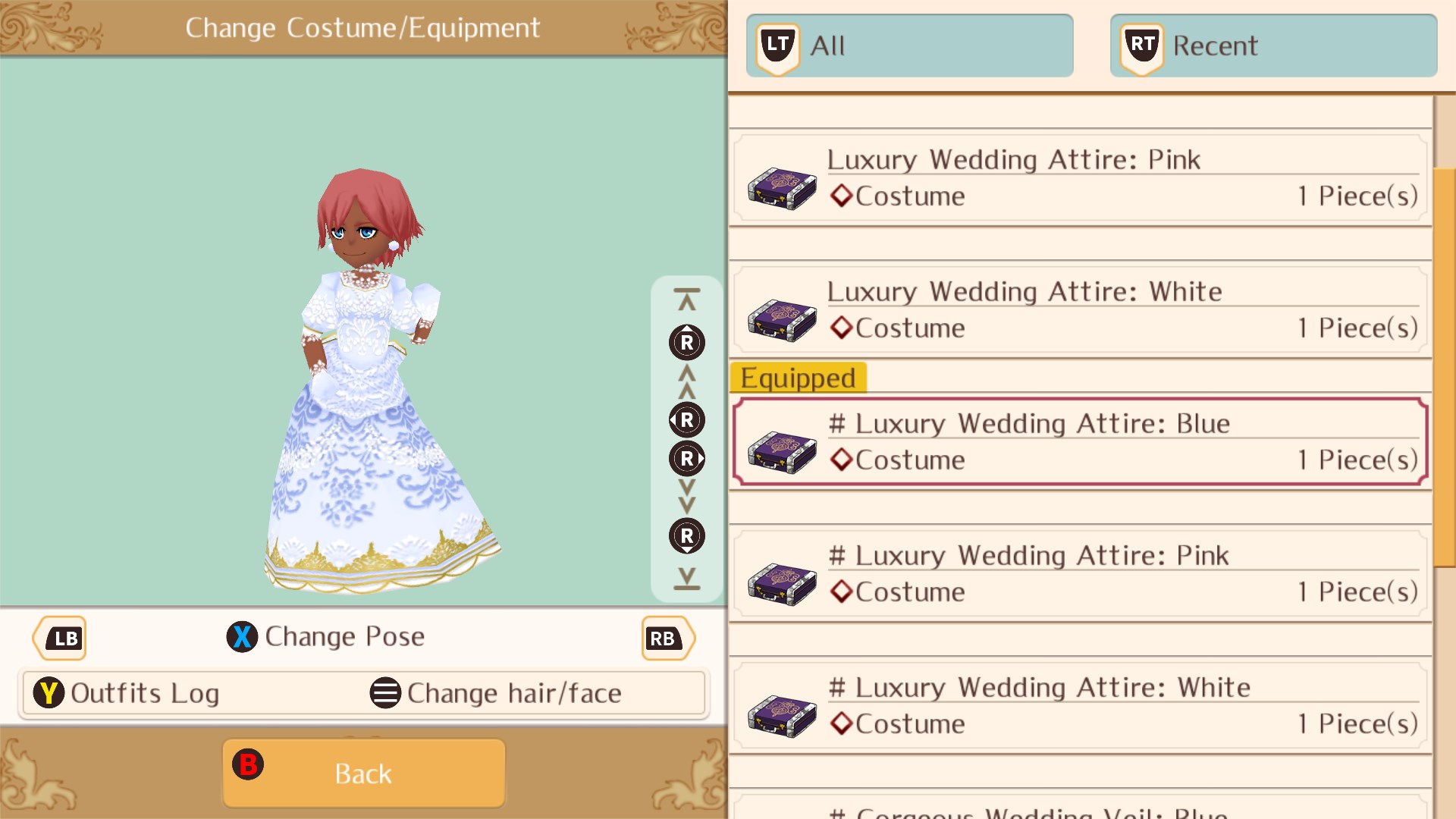Select the equipped Luxury Wedding Attire: Blue entry
Image resolution: width=1456 pixels, height=819 pixels.
click(1077, 441)
